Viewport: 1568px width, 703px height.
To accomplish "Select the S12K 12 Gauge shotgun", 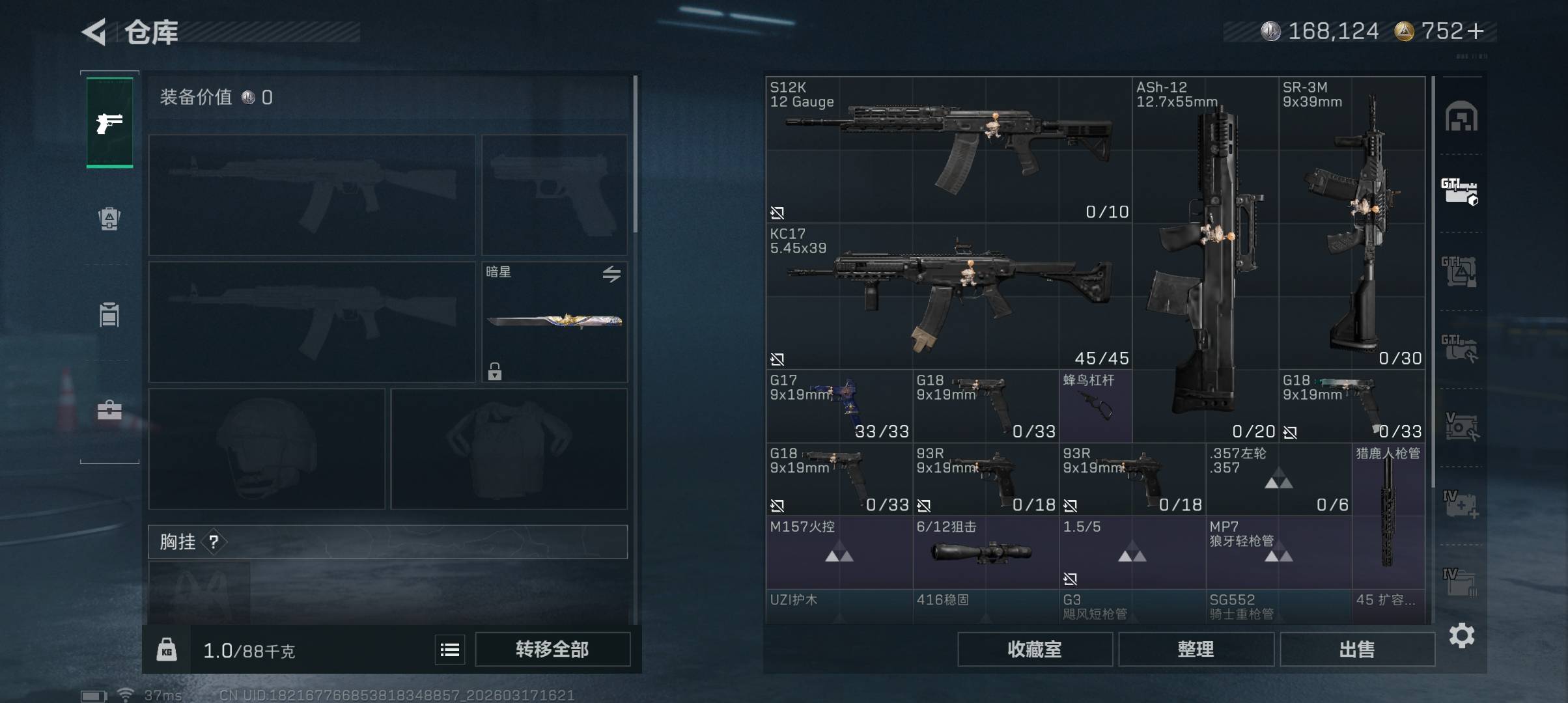I will pyautogui.click(x=948, y=150).
